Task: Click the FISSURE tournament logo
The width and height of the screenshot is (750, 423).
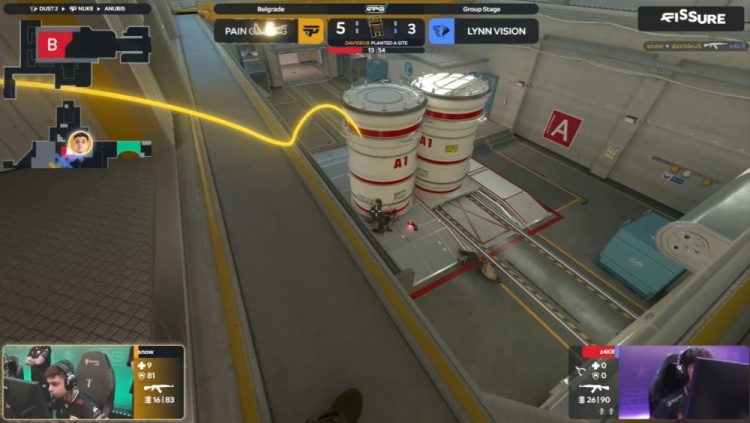Action: (691, 18)
